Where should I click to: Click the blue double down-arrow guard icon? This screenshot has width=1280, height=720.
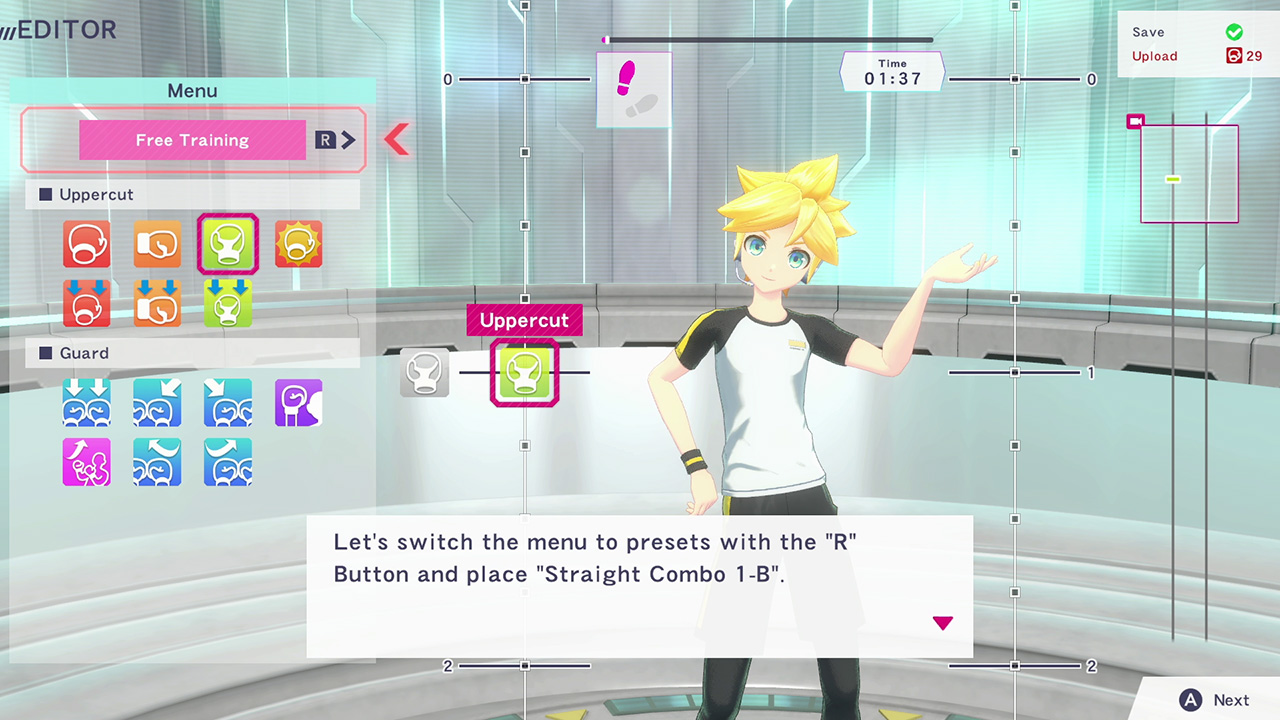coord(87,402)
